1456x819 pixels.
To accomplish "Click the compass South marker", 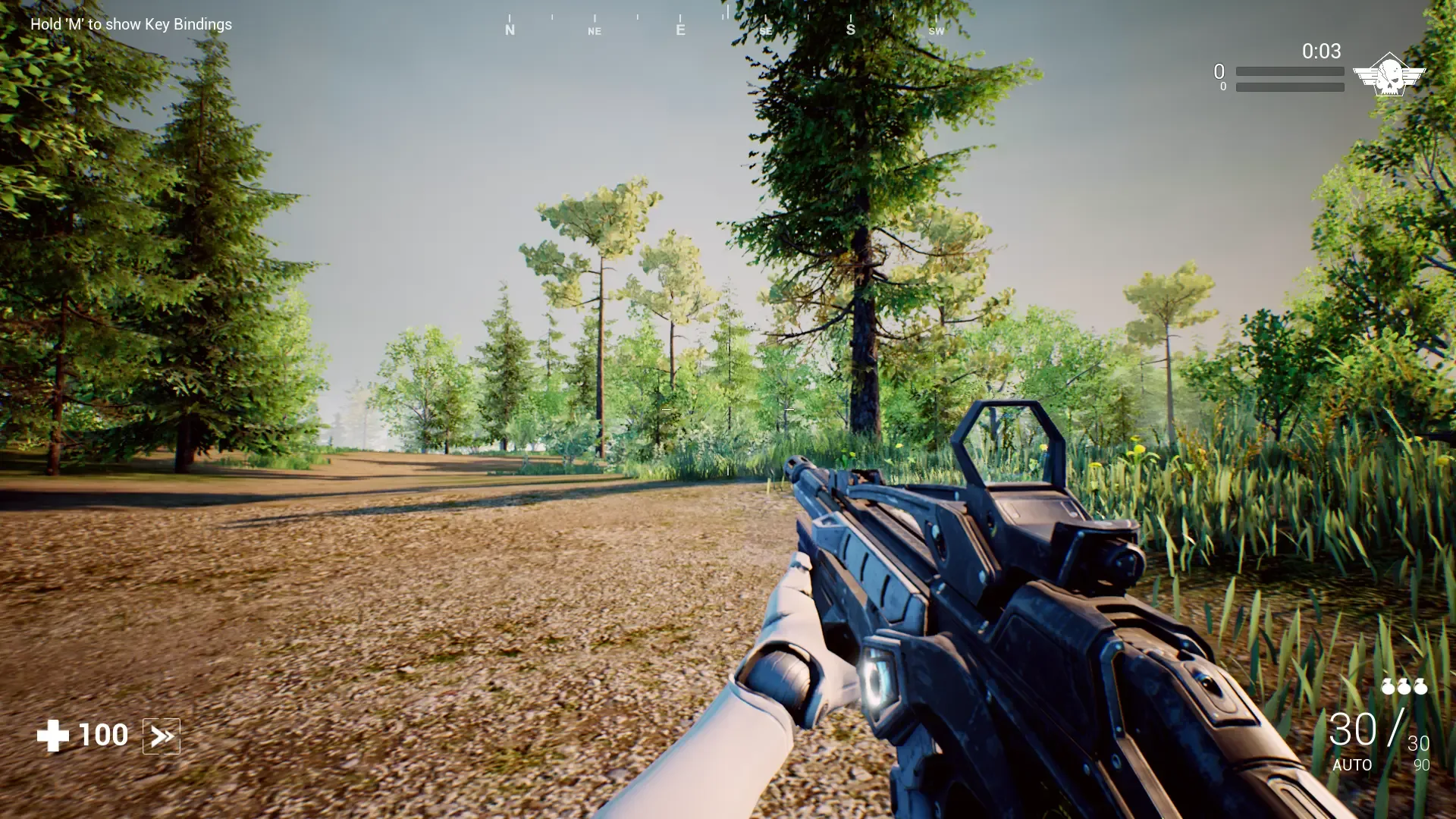I will tap(850, 30).
